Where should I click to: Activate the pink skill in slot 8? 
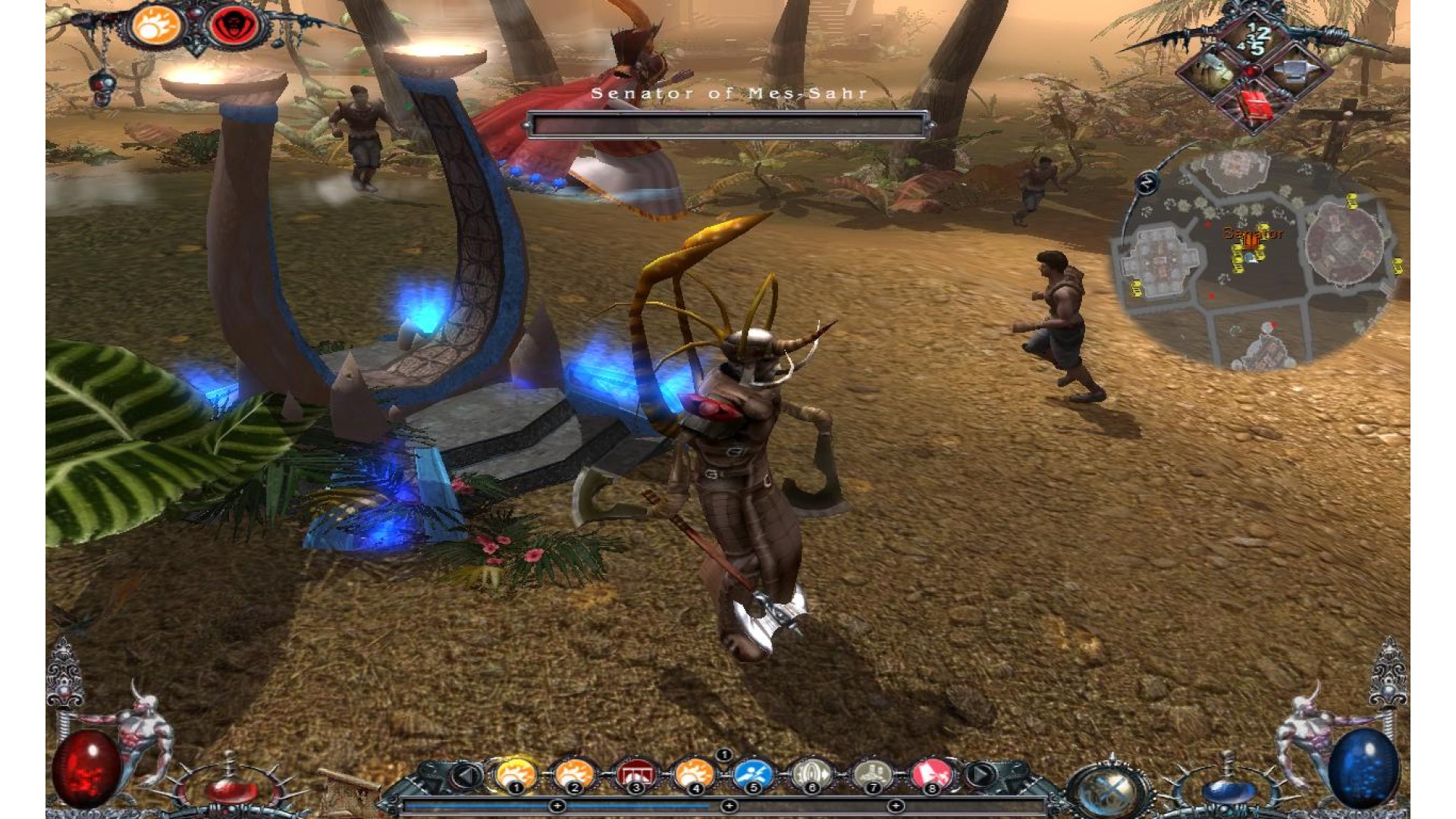coord(931,776)
